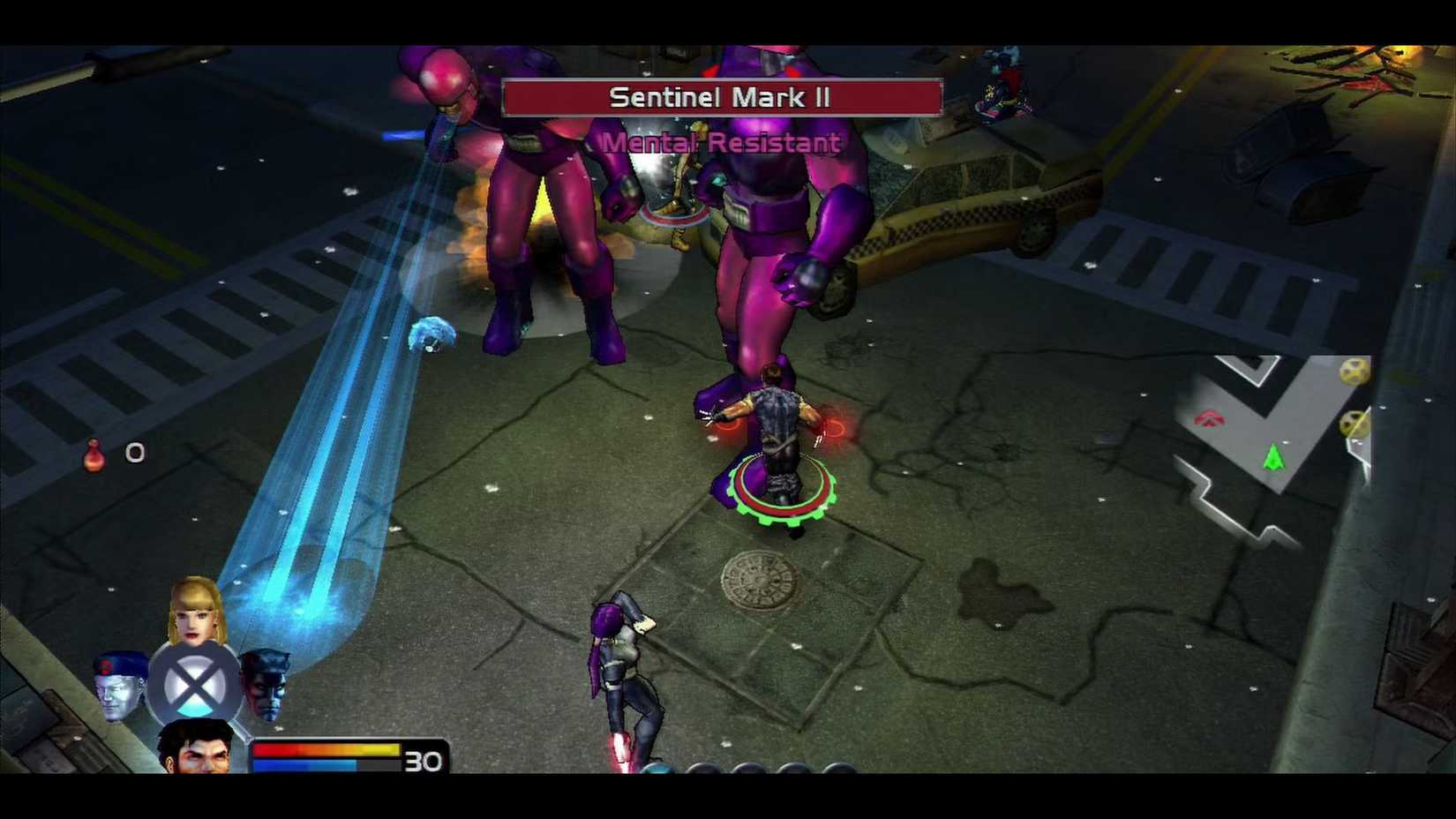
Task: Click the Mental Resistant status label
Action: 722,142
